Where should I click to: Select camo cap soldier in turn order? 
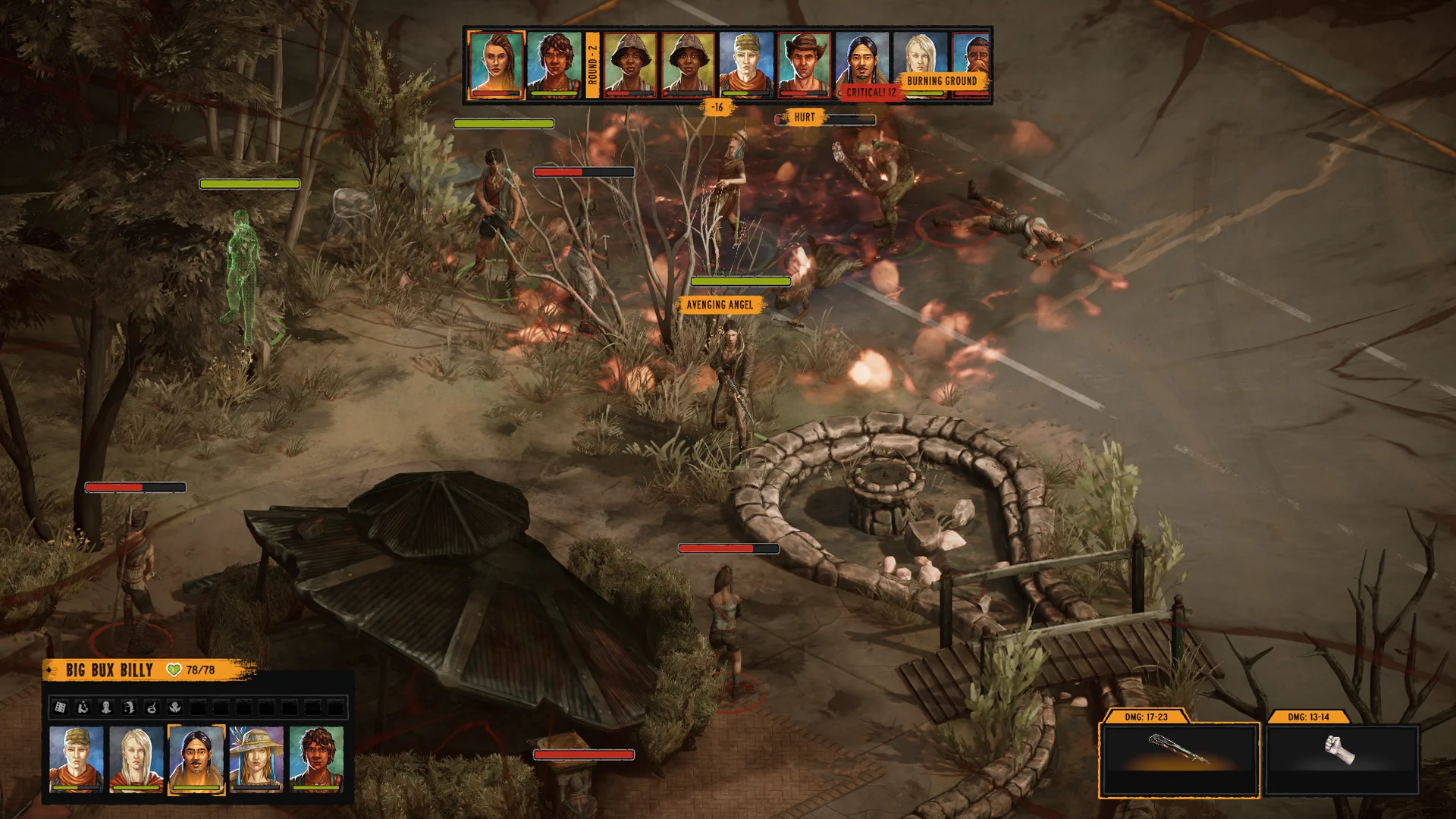(x=746, y=64)
